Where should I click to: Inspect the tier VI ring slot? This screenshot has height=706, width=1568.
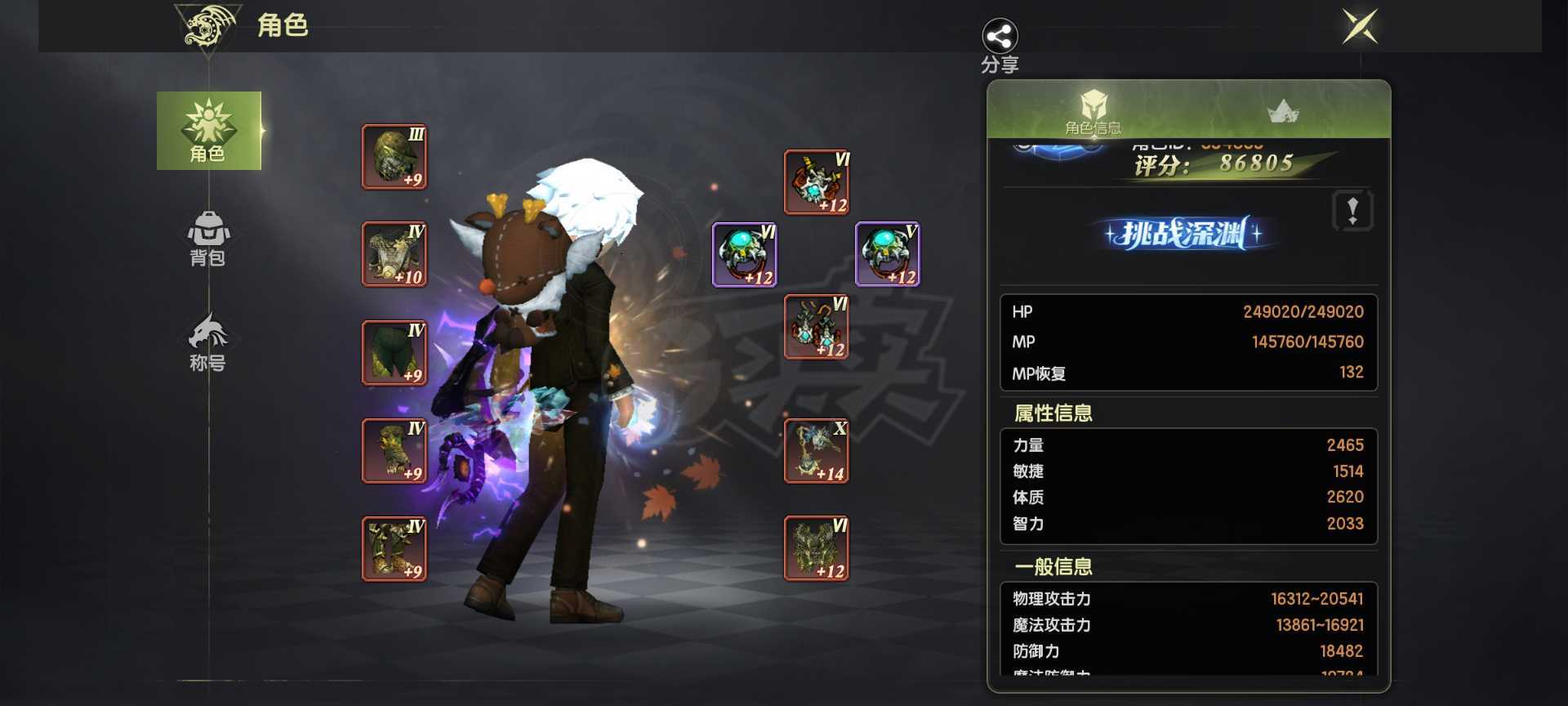(745, 254)
